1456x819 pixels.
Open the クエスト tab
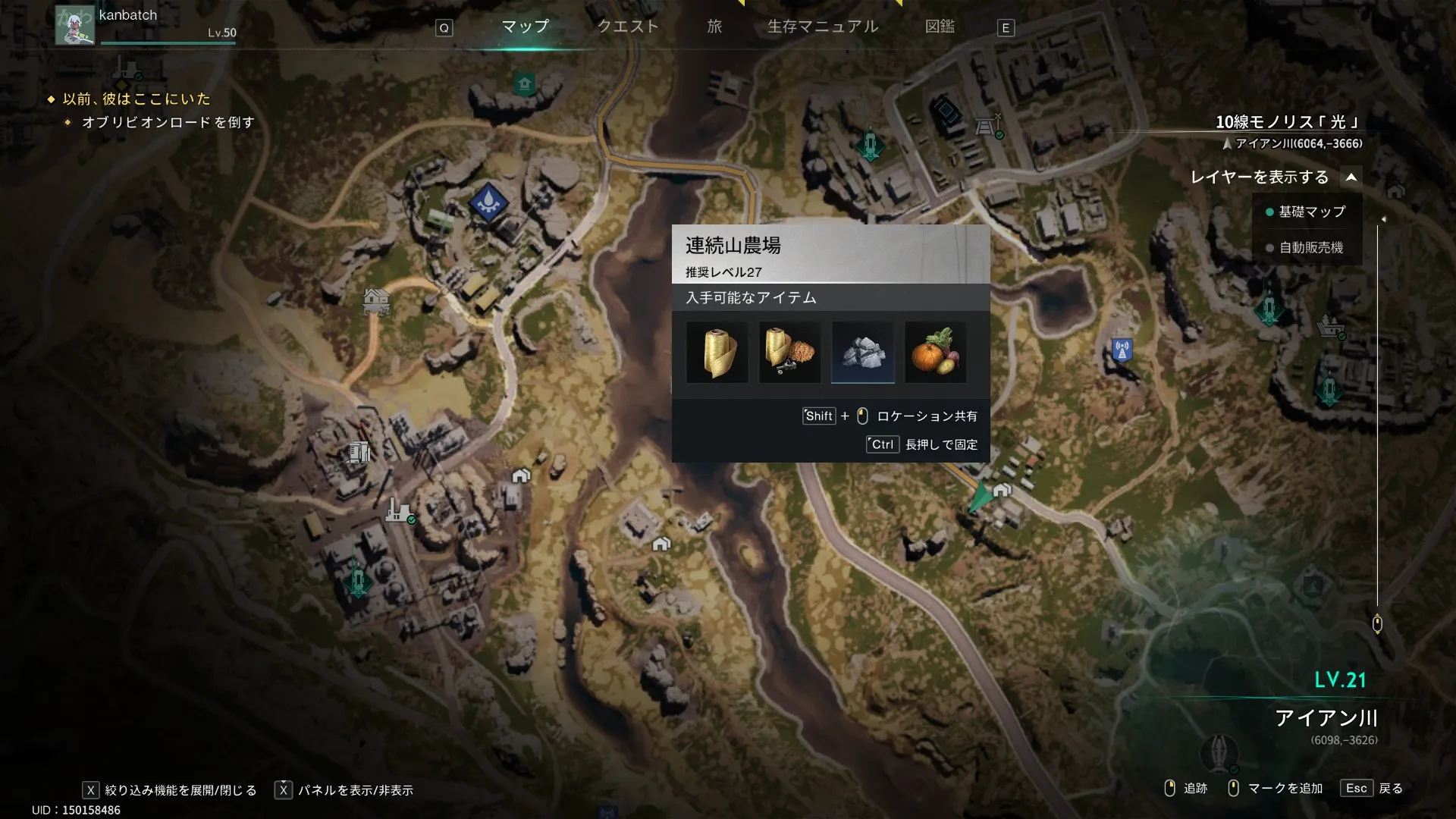628,27
